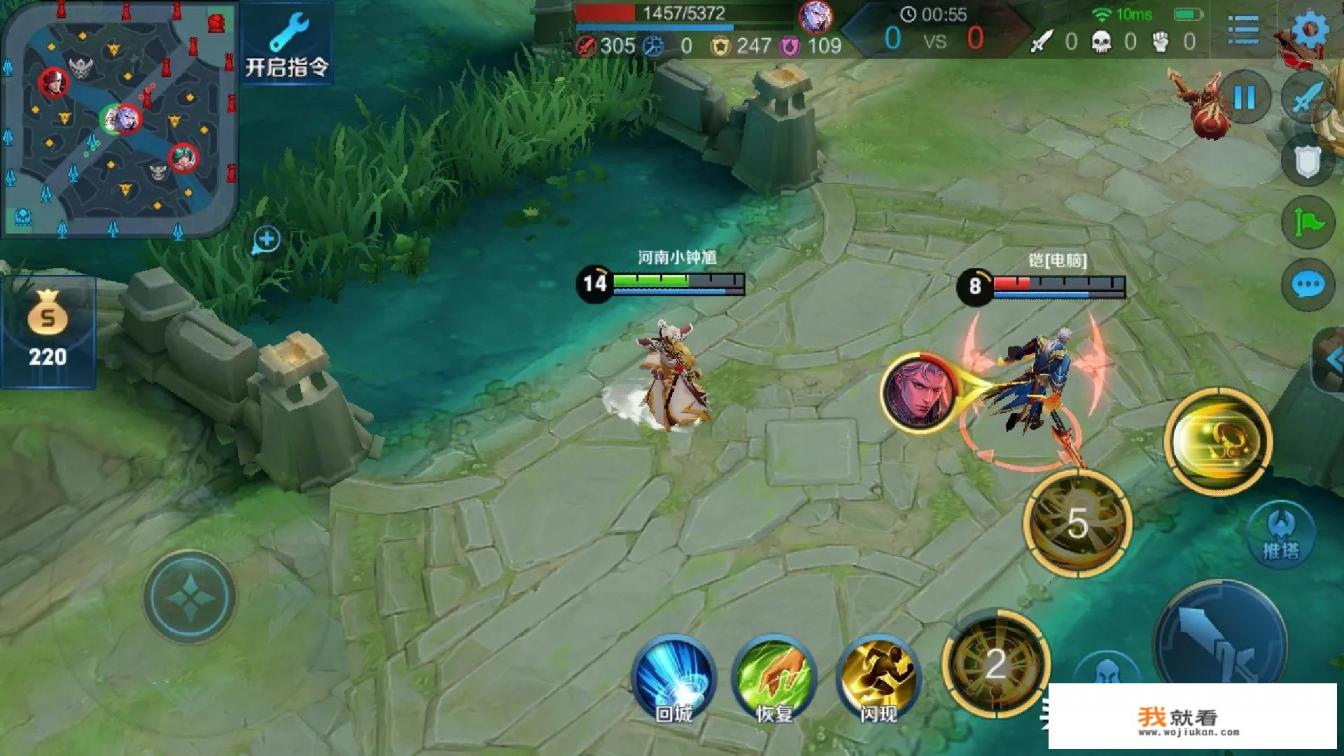The image size is (1344, 756).
Task: Cast the 闪现 flash spell
Action: coord(878,675)
